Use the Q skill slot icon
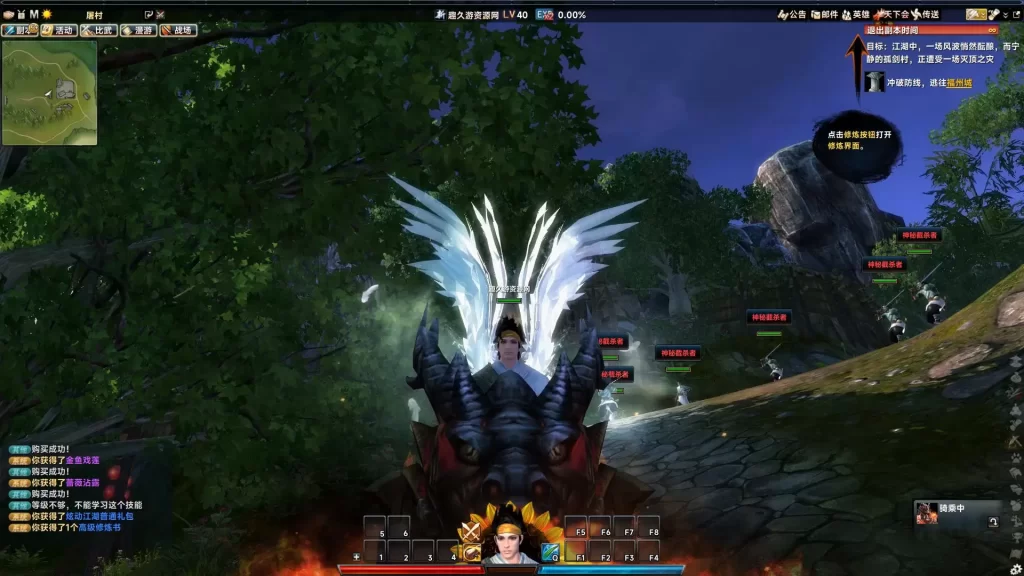The width and height of the screenshot is (1024, 576). point(551,551)
